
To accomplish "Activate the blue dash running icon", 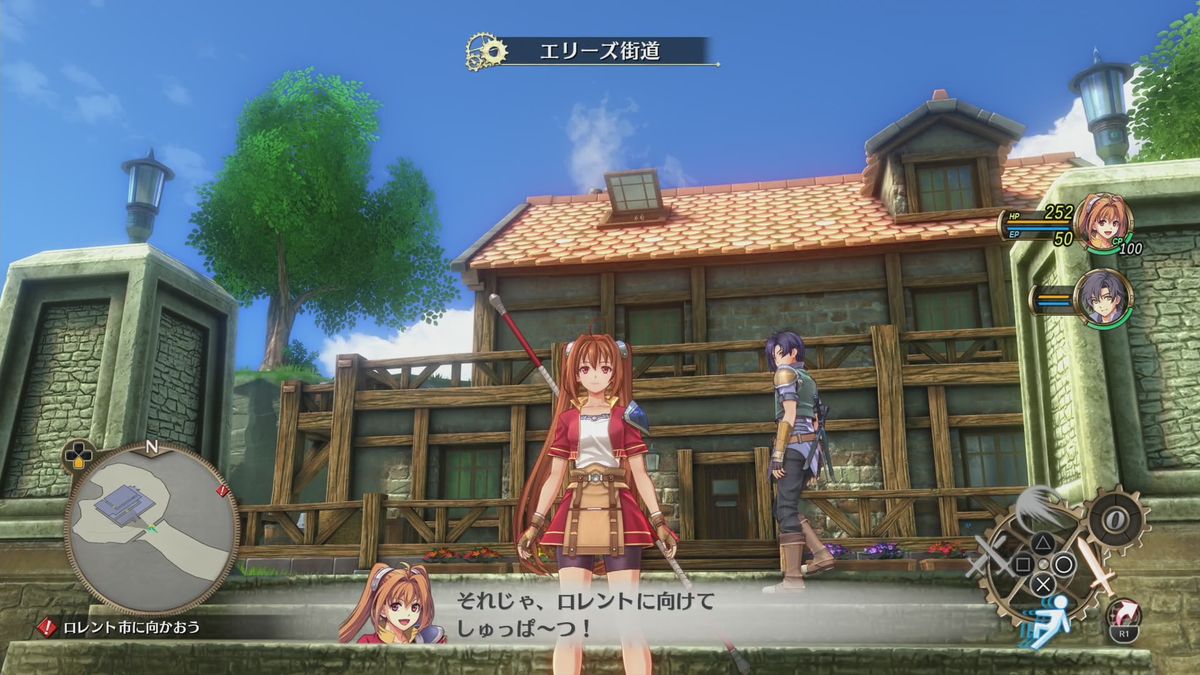I will point(1049,626).
